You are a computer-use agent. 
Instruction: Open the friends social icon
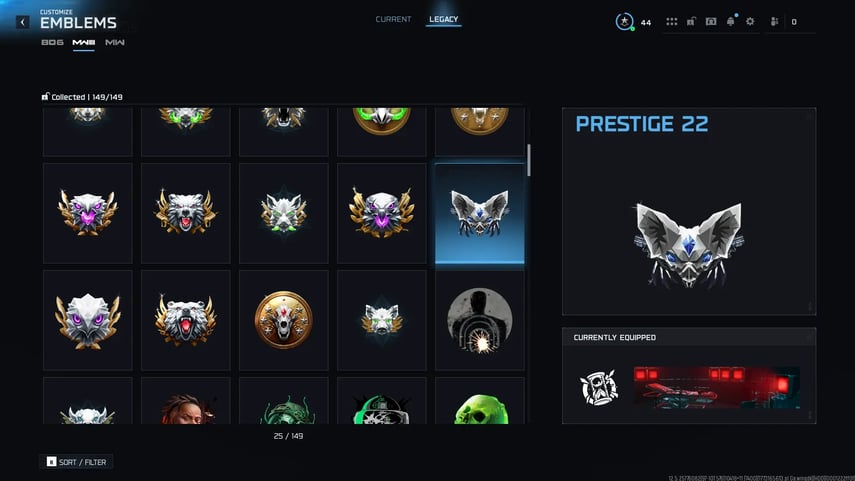tap(774, 22)
